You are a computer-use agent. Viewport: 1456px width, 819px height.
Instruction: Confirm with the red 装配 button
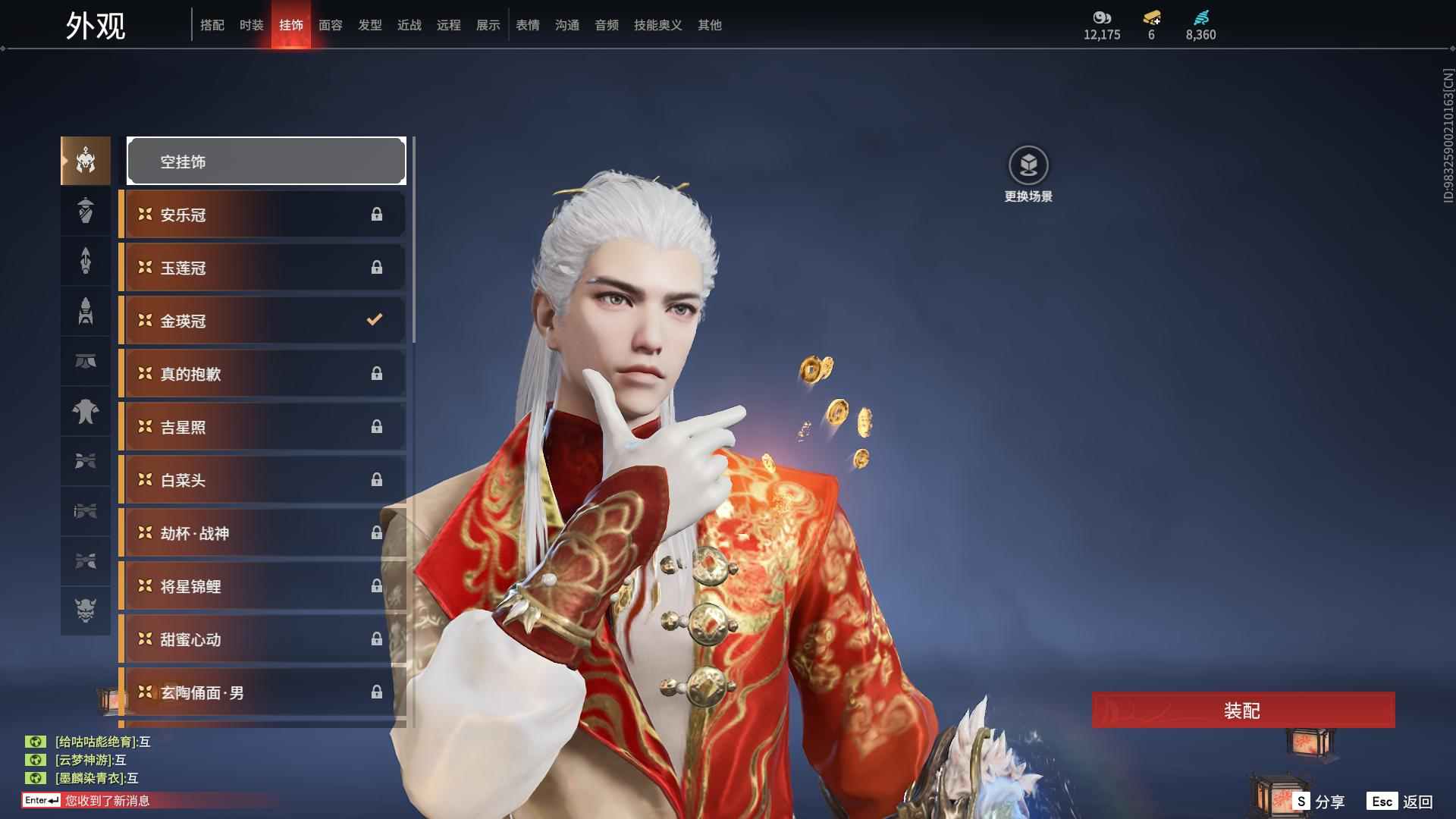[1242, 711]
